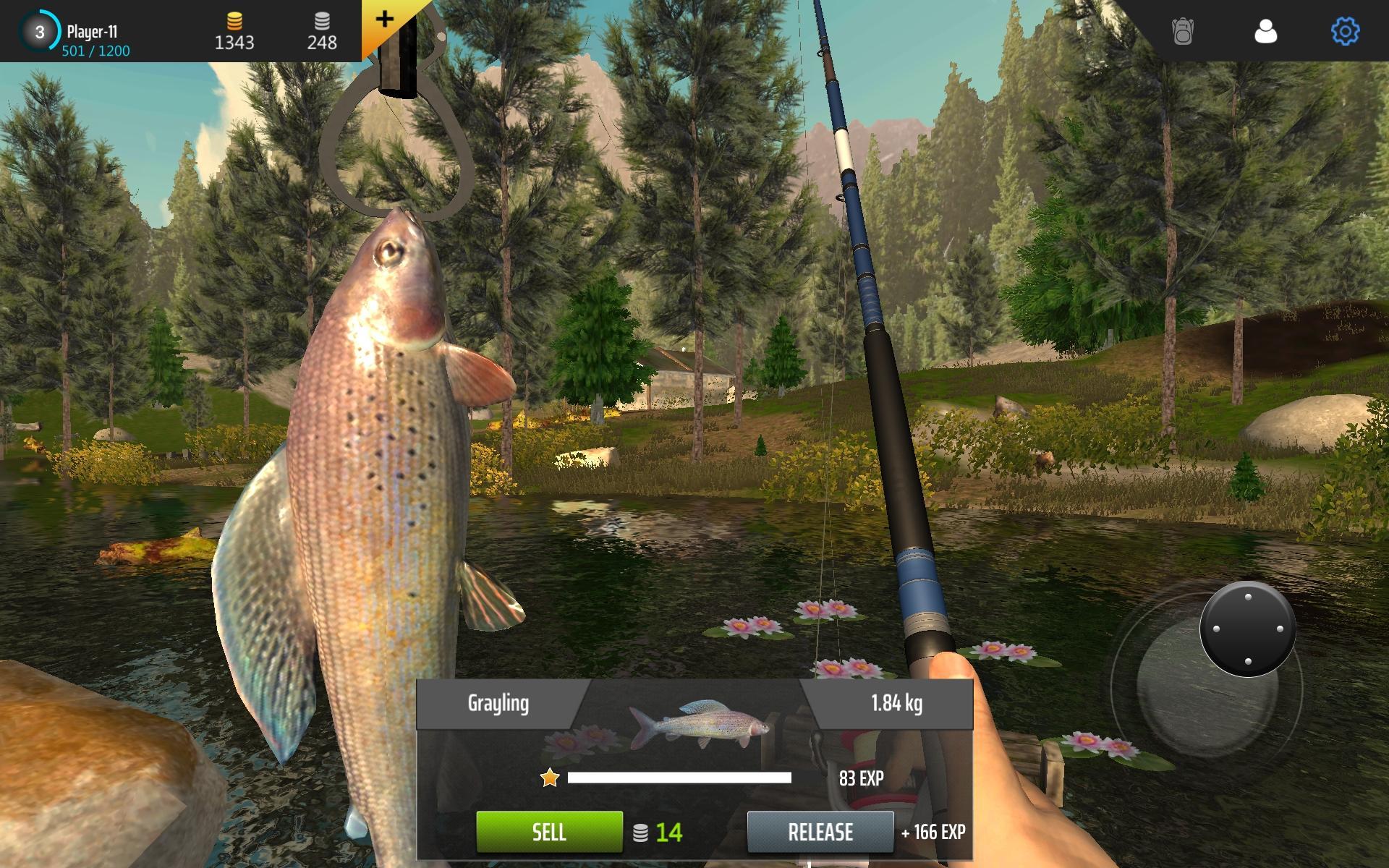
Task: Open the player profile icon
Action: pyautogui.click(x=1266, y=33)
